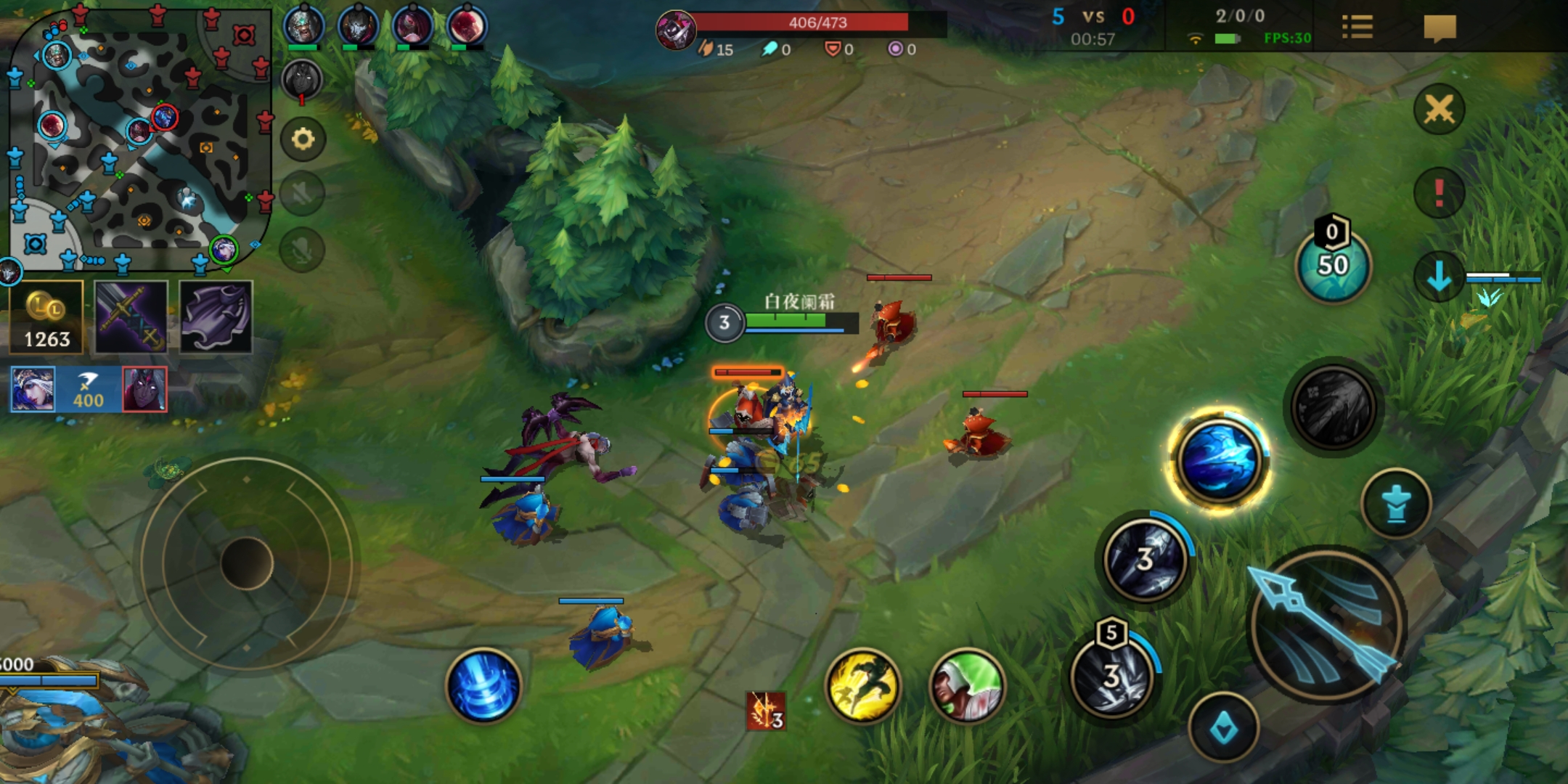The width and height of the screenshot is (1568, 784).
Task: Target turrets with the tower button
Action: coord(1396,504)
